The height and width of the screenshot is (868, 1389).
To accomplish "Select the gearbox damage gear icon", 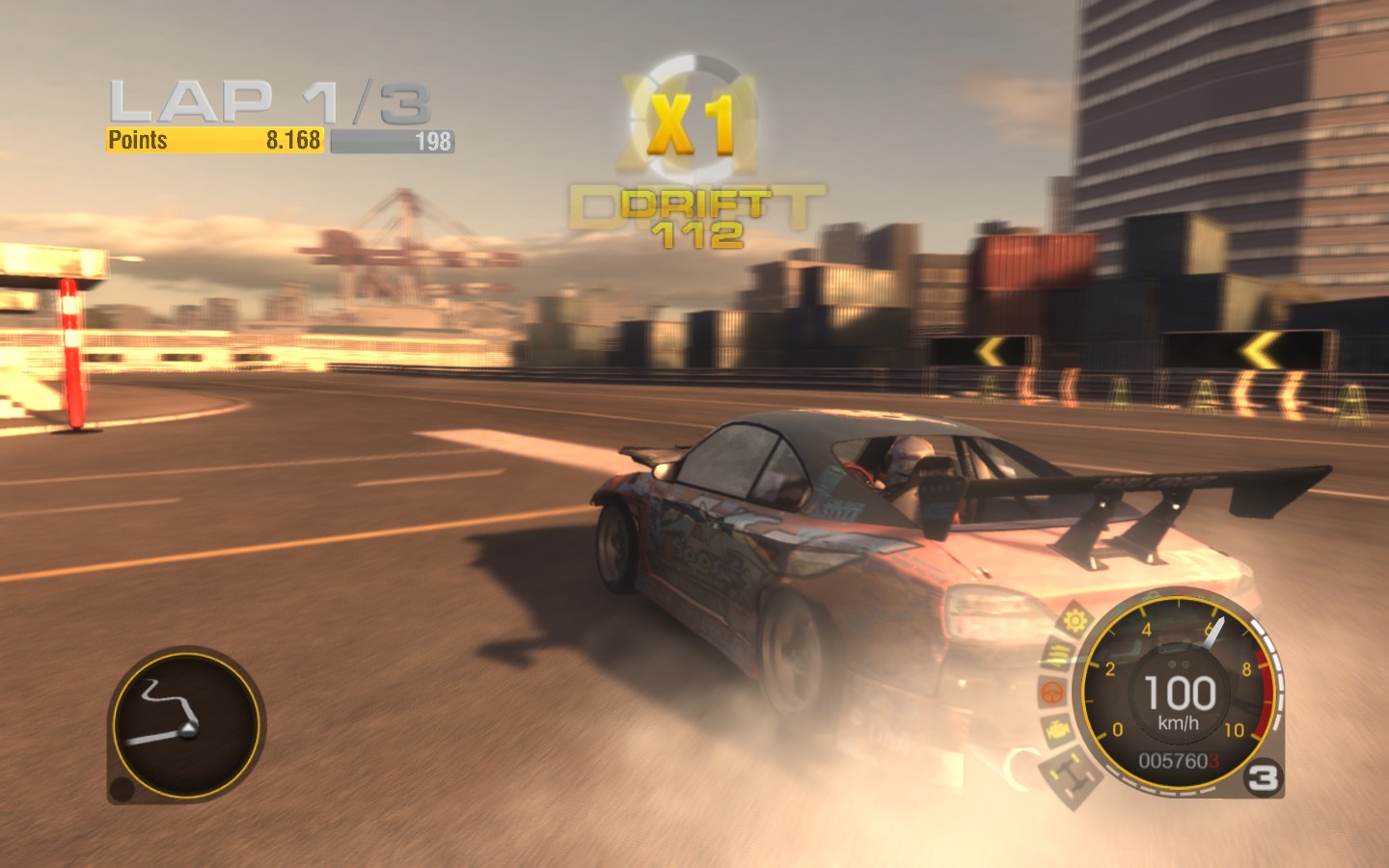I will (x=1076, y=619).
